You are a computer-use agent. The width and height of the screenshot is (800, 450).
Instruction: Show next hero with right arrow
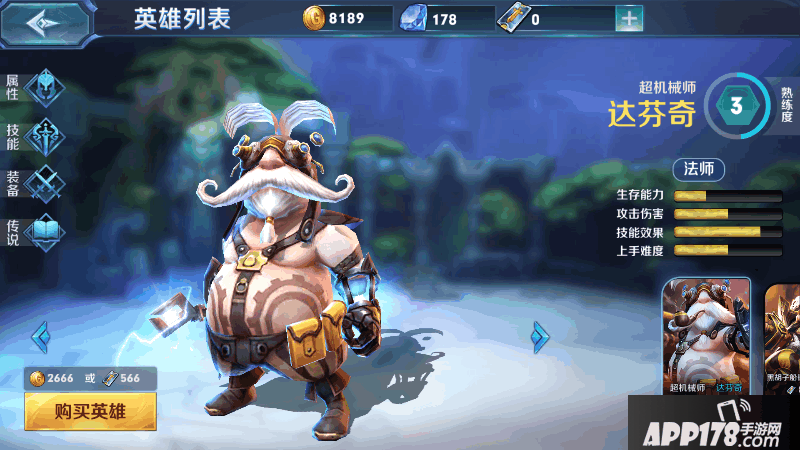click(x=541, y=336)
